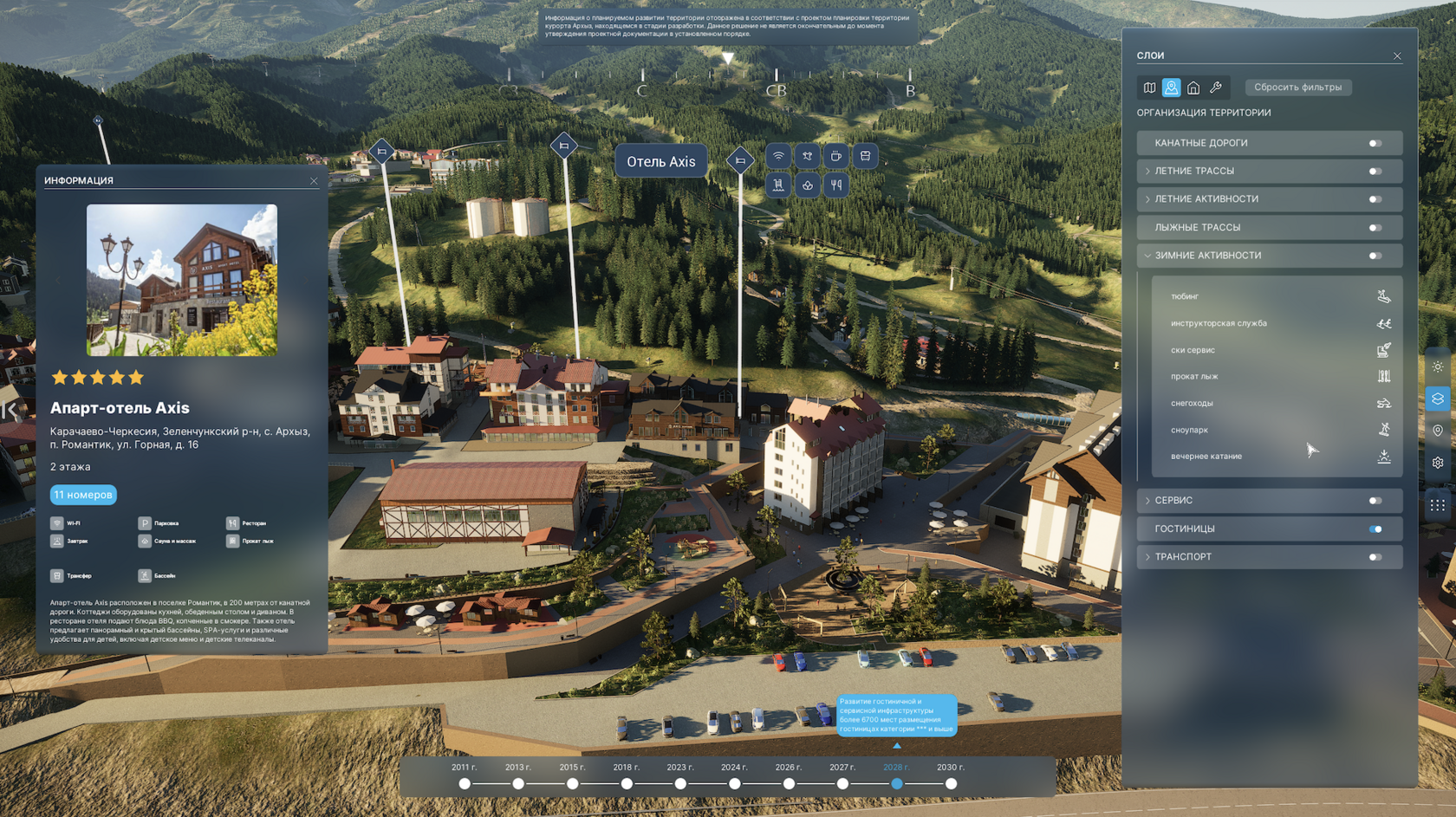
Task: Click Сбросить фильтры button
Action: (1297, 88)
